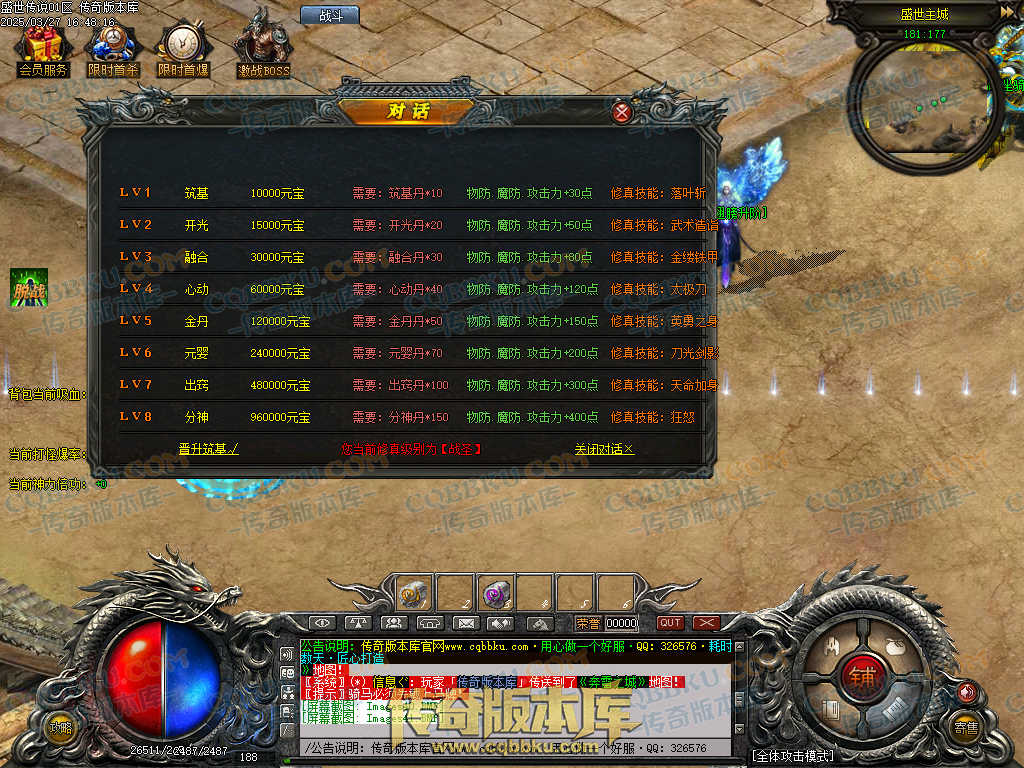Click the red 铺 shop button
1024x768 pixels.
[863, 676]
